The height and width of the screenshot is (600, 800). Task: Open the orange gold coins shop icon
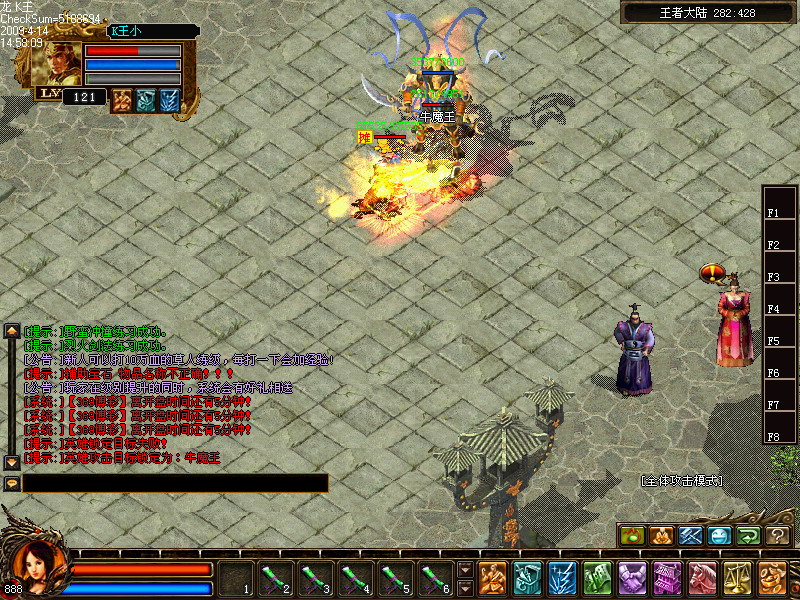pyautogui.click(x=771, y=578)
